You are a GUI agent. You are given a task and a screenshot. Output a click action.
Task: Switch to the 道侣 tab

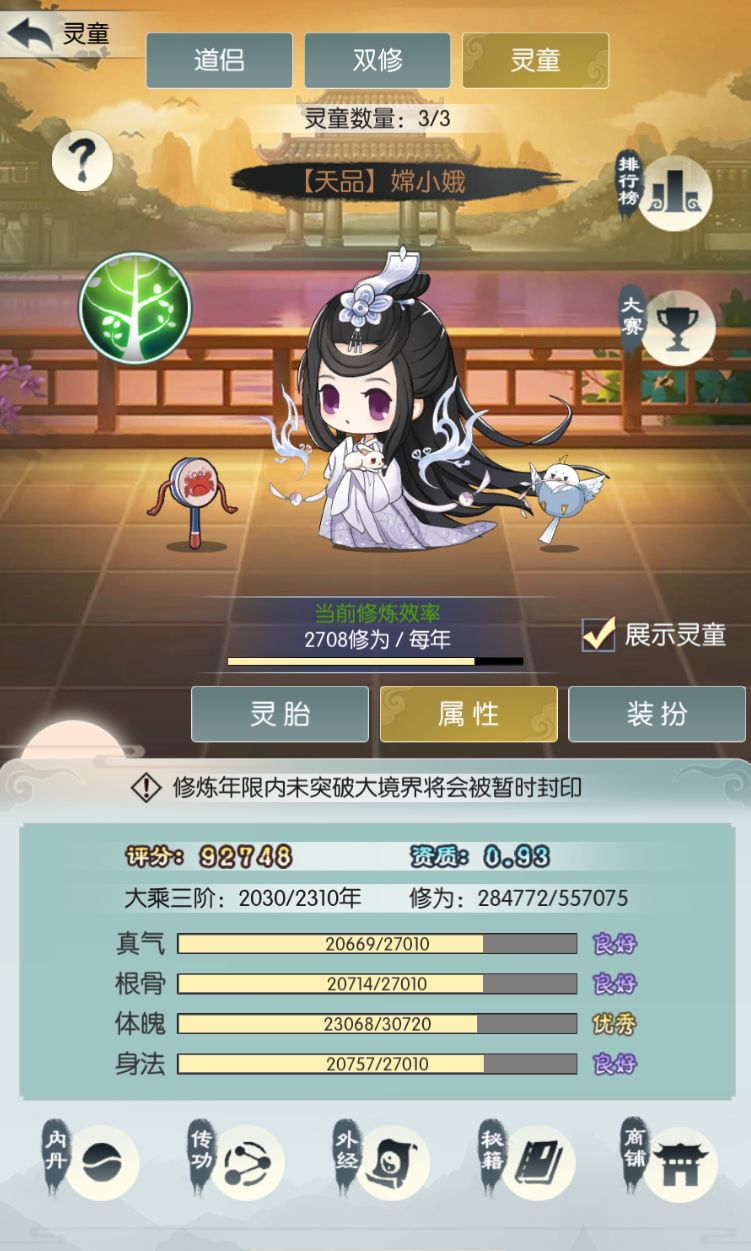tap(219, 60)
